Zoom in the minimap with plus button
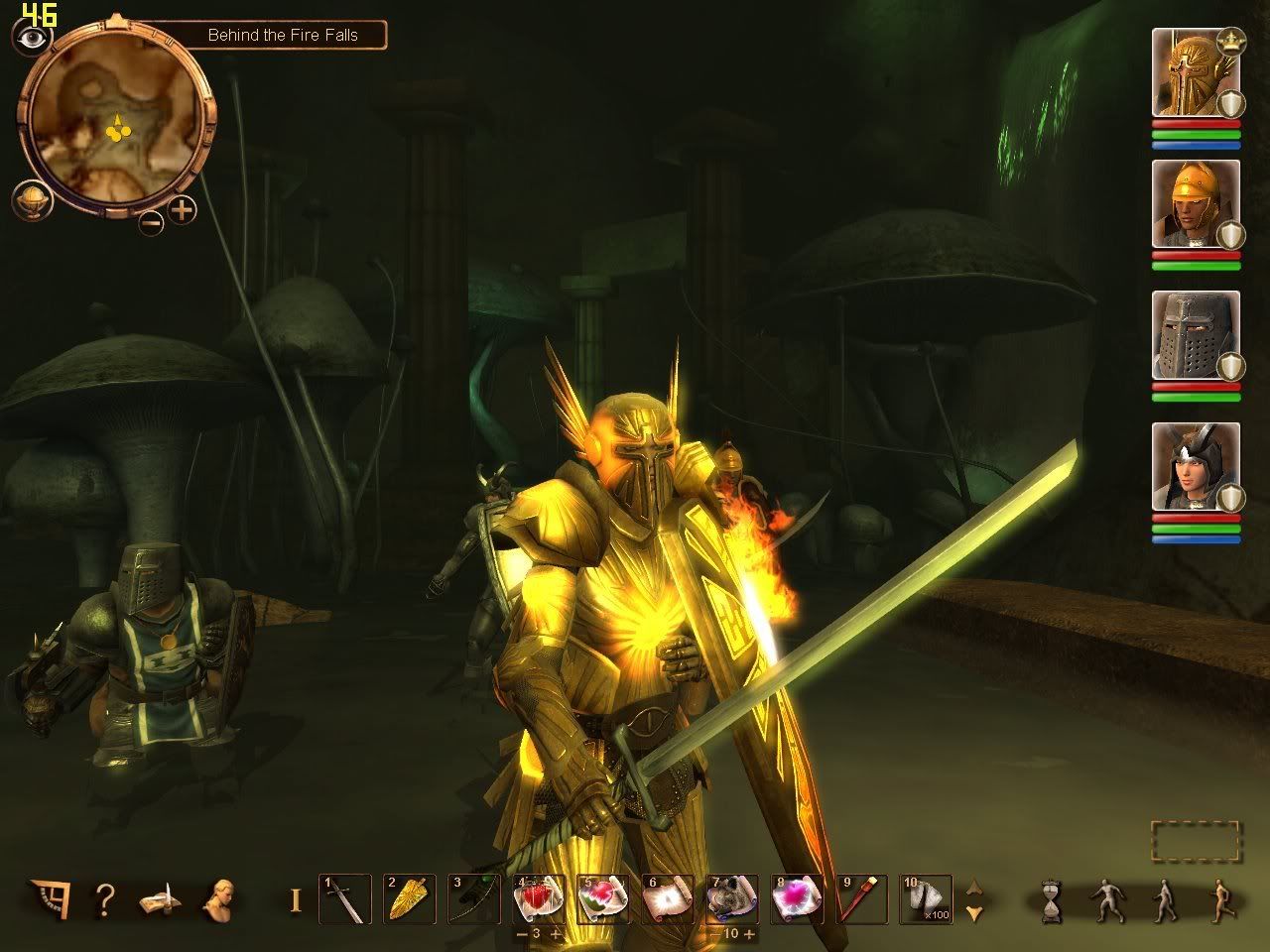 coord(183,209)
